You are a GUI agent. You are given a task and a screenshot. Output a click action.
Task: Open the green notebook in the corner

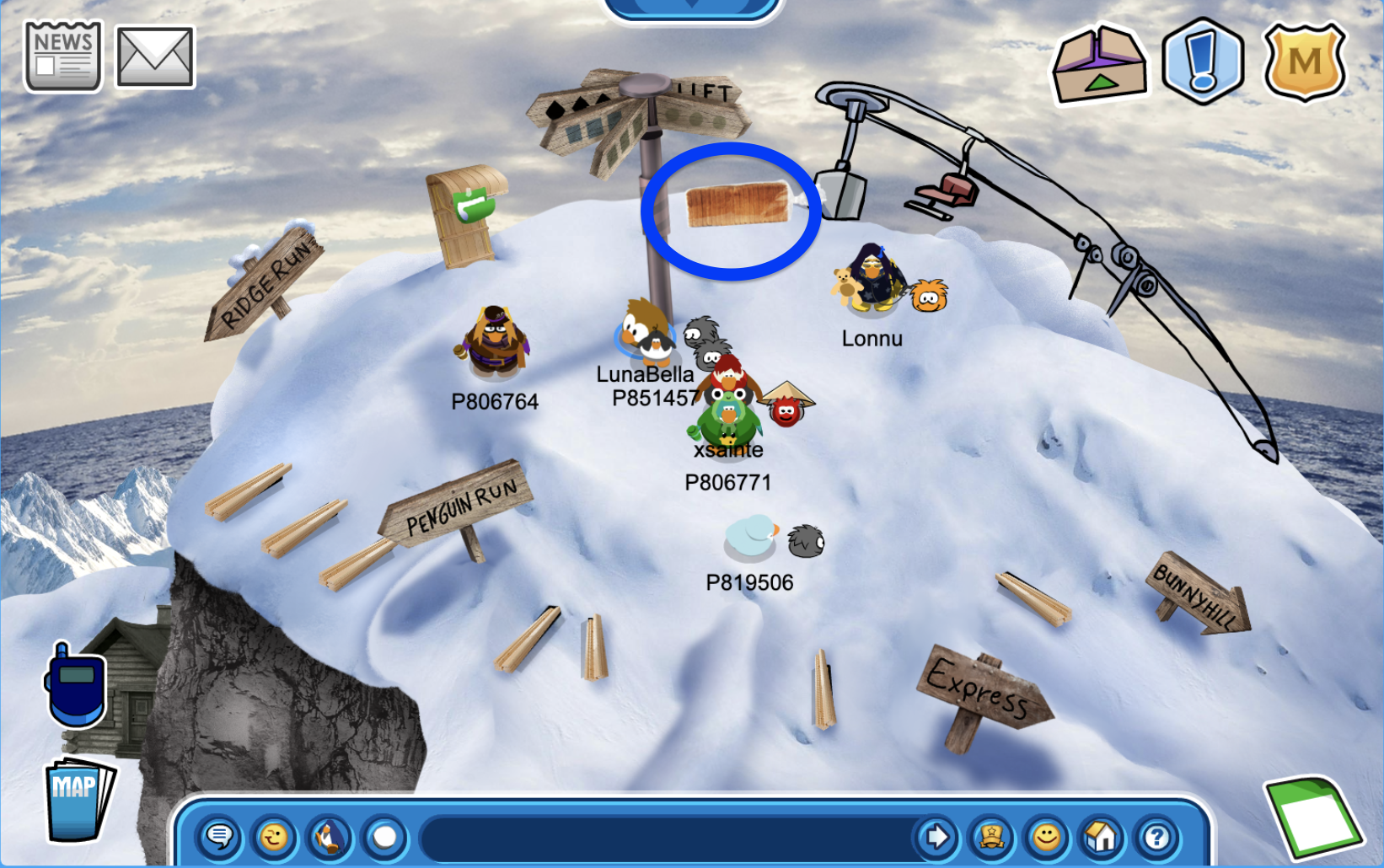tap(1314, 816)
